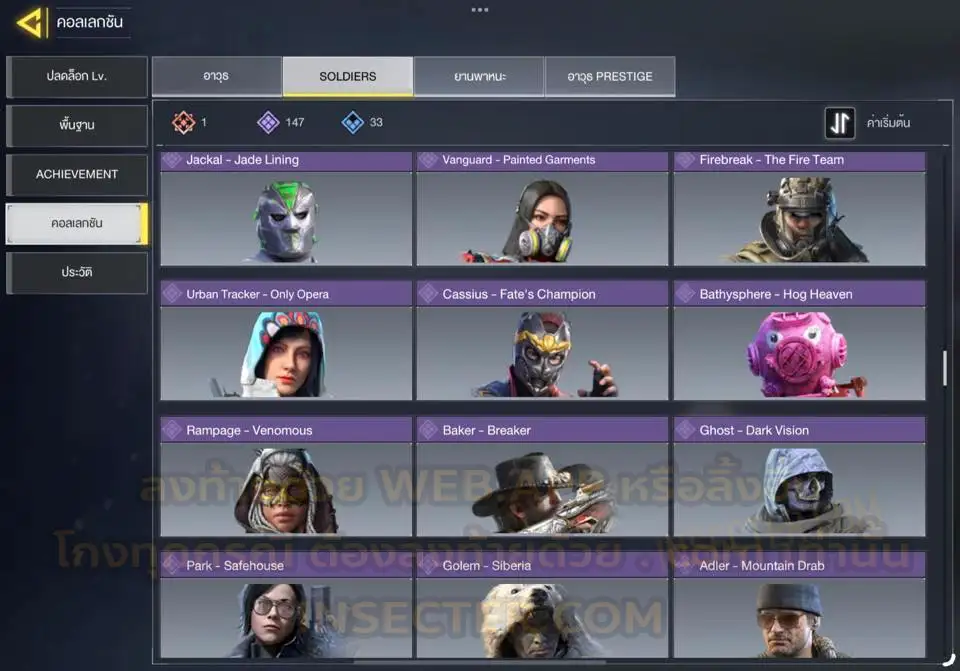Image resolution: width=960 pixels, height=671 pixels.
Task: Filter by the purple epic rarity icon
Action: [268, 123]
